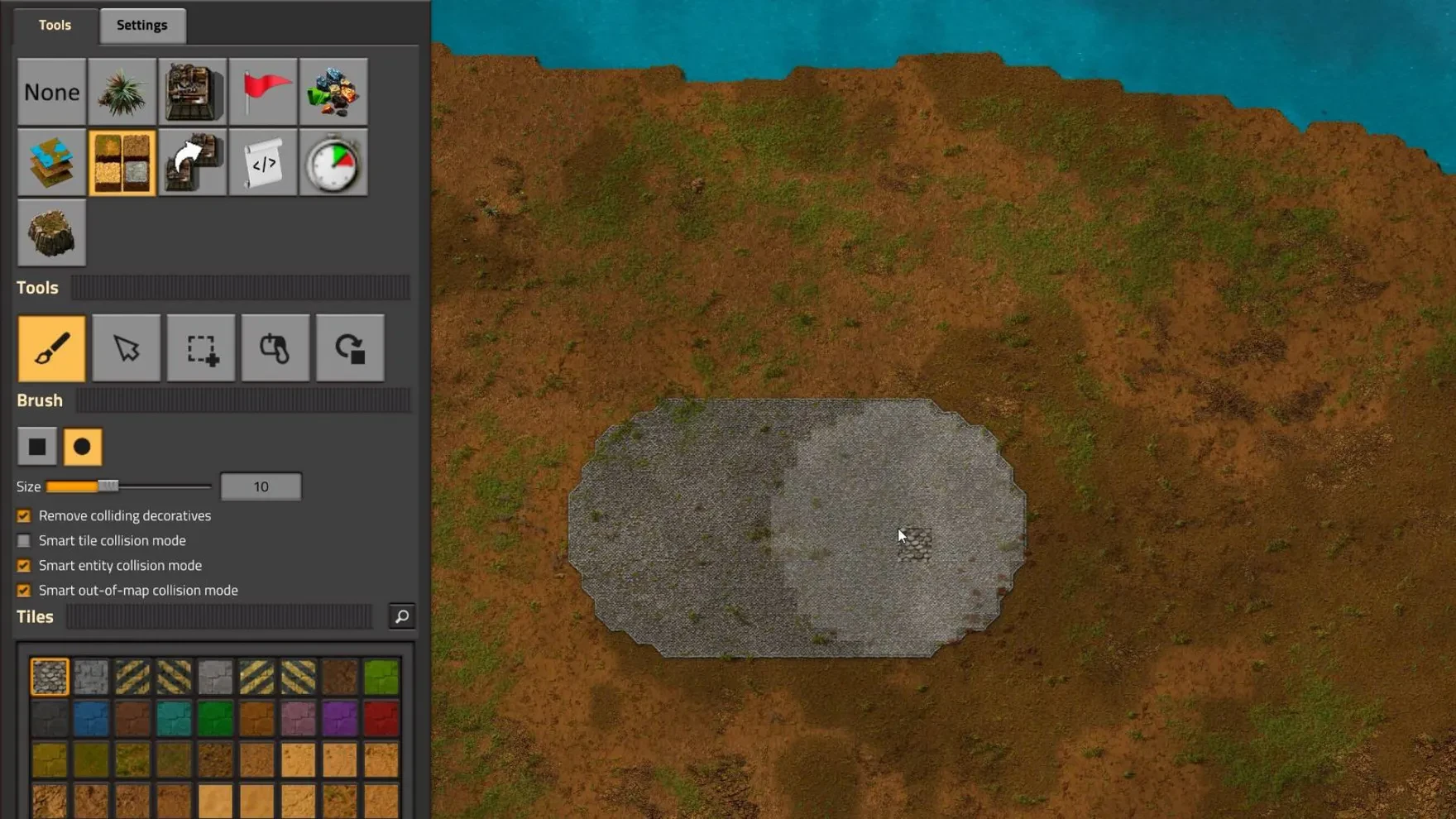Open the Surfaces editor with stacked maps icon
Viewport: 1456px width, 819px height.
pos(51,163)
